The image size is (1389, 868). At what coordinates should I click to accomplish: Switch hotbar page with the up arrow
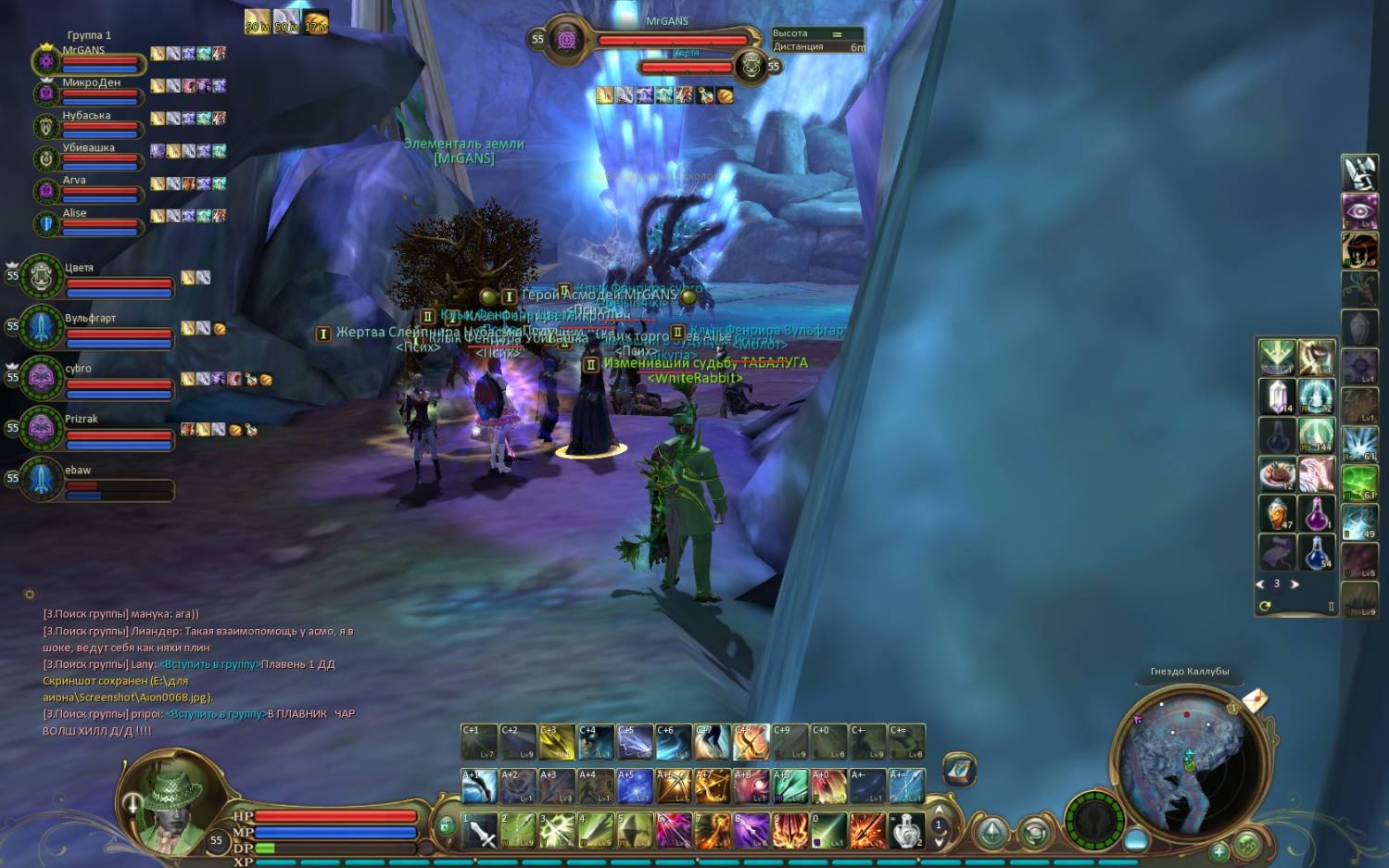coord(939,811)
